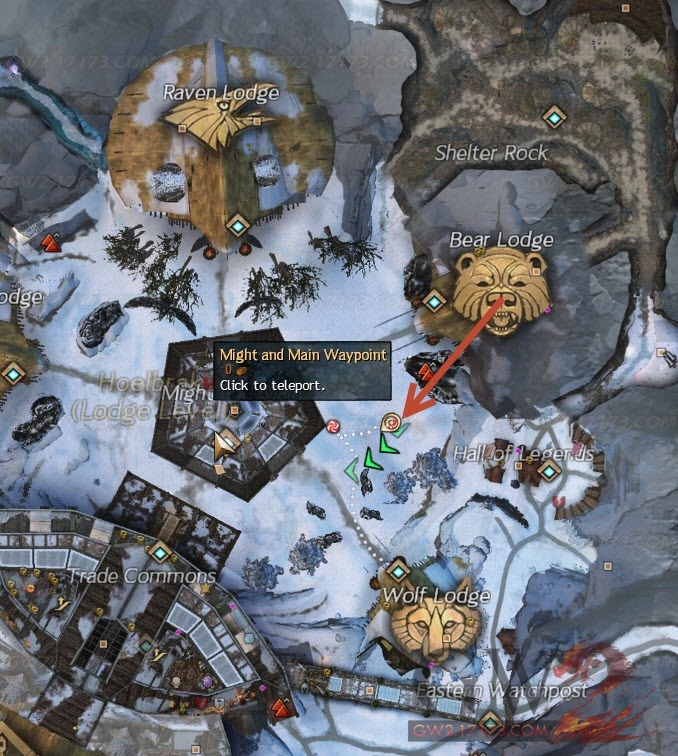Screen dimensions: 678x756
Task: Activate the waypoint left of Bear Lodge emblem
Action: pyautogui.click(x=435, y=300)
